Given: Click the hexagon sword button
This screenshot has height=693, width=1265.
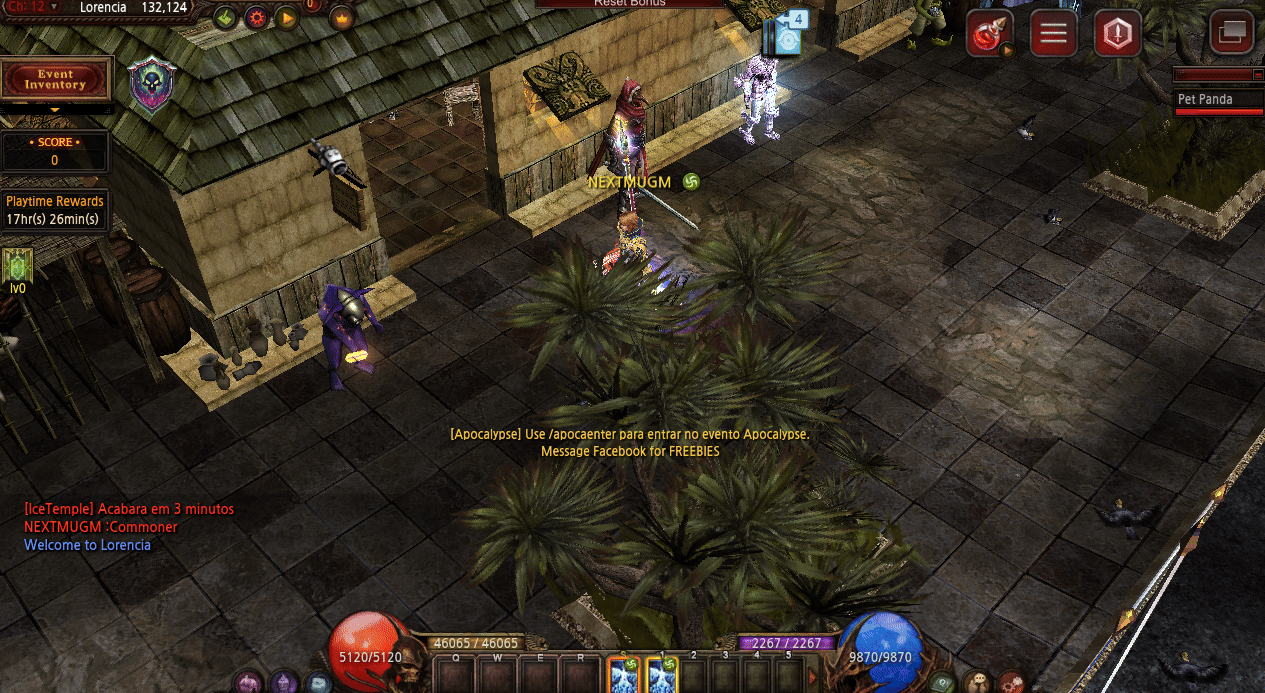Looking at the screenshot, I should pyautogui.click(x=1116, y=35).
